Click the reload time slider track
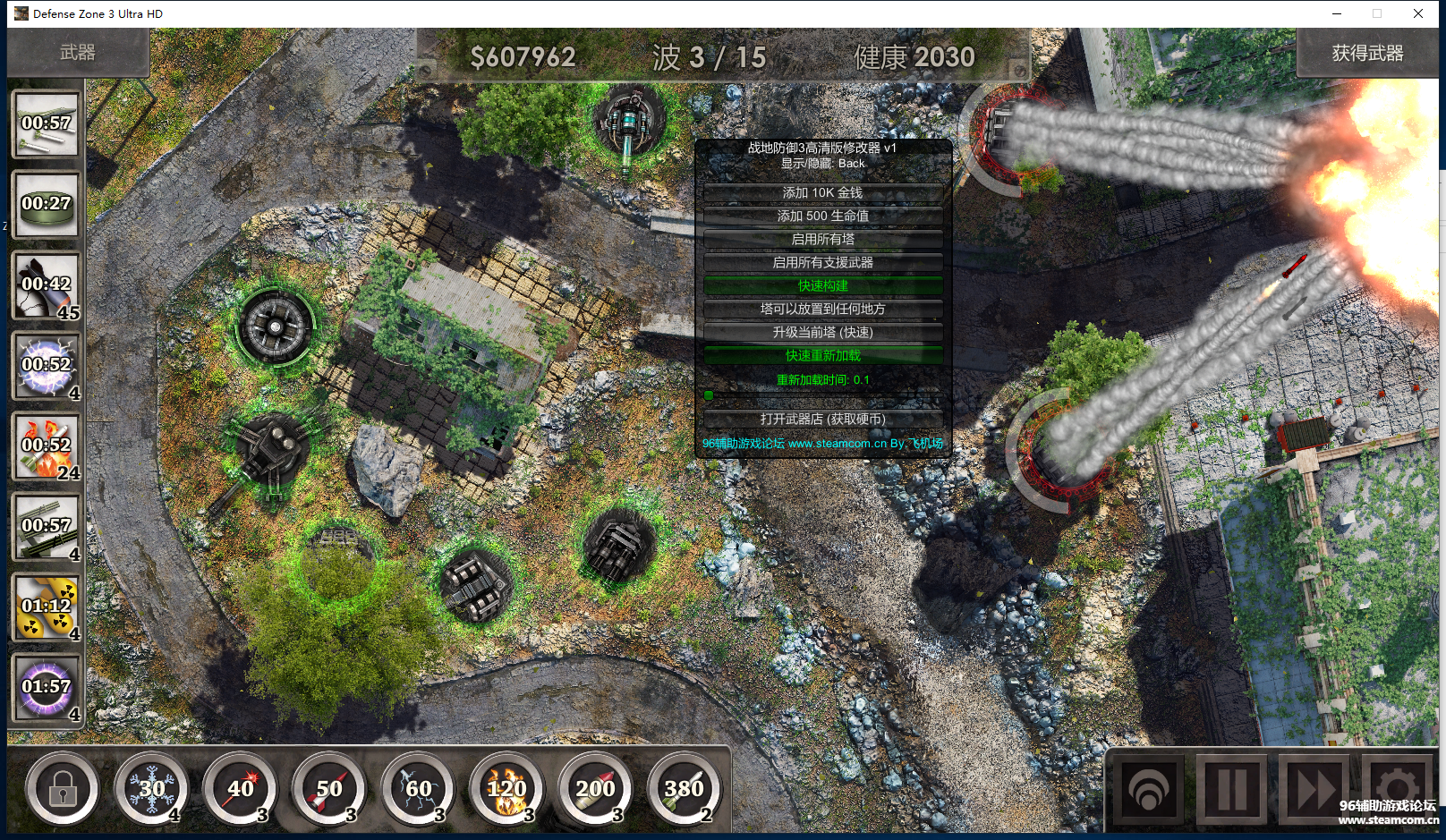The height and width of the screenshot is (840, 1446). [x=822, y=395]
